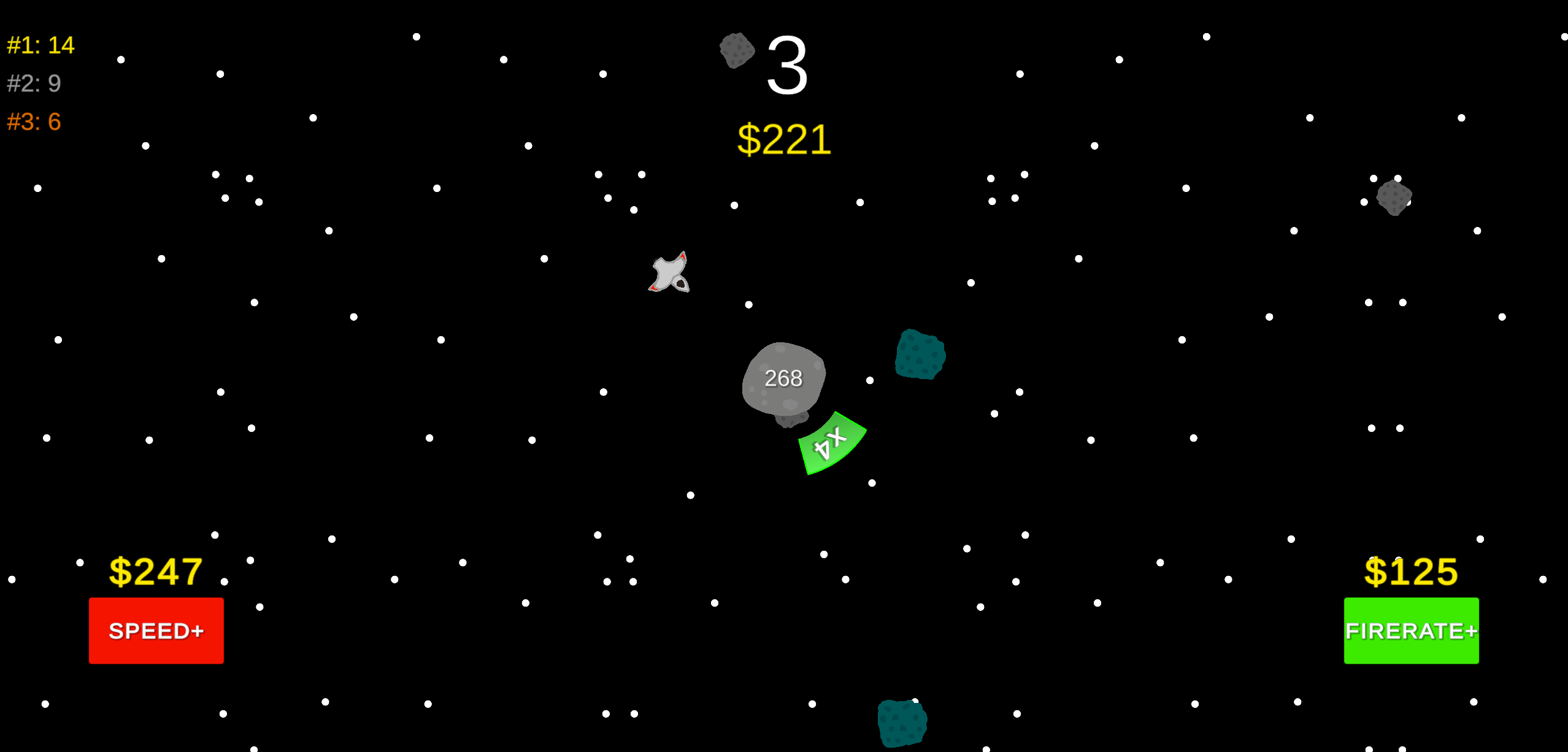1568x752 pixels.
Task: Click the yellow $125 firerate upgrade price
Action: tap(1411, 572)
